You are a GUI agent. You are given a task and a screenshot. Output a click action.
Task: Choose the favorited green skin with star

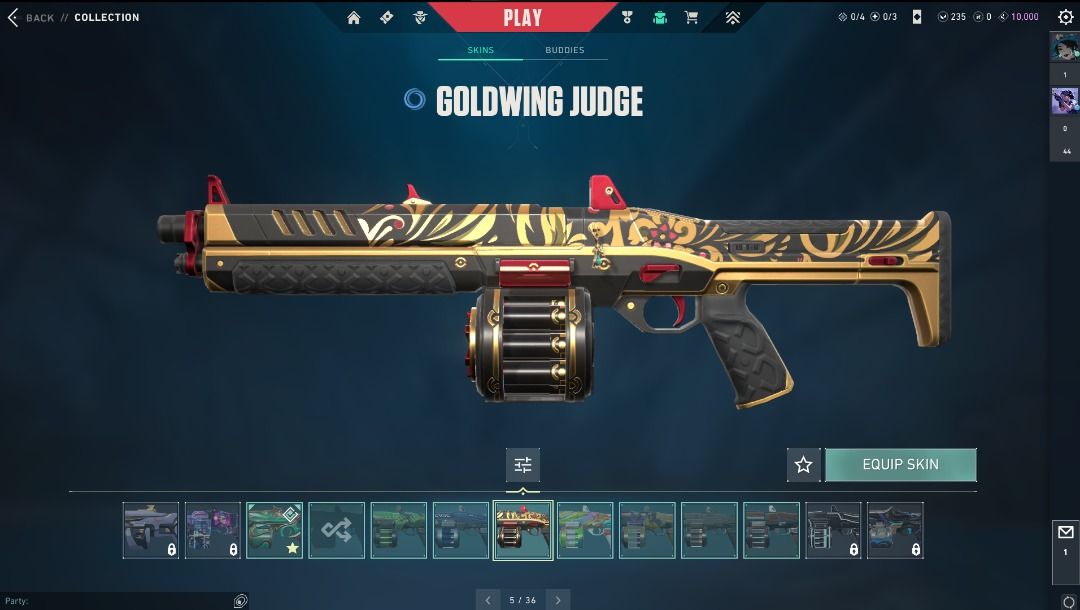[x=275, y=530]
